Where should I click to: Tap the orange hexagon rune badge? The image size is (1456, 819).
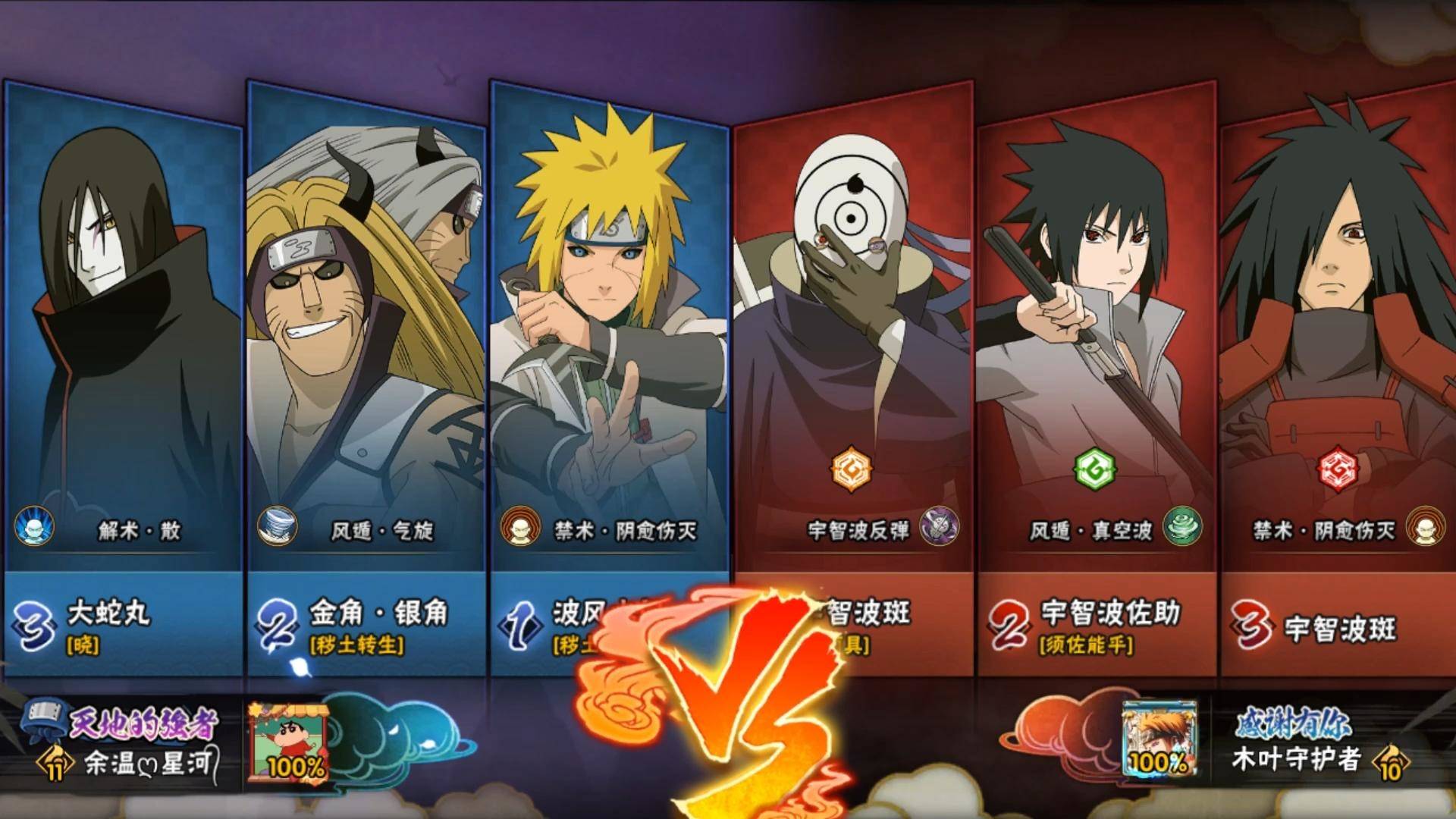click(x=851, y=469)
